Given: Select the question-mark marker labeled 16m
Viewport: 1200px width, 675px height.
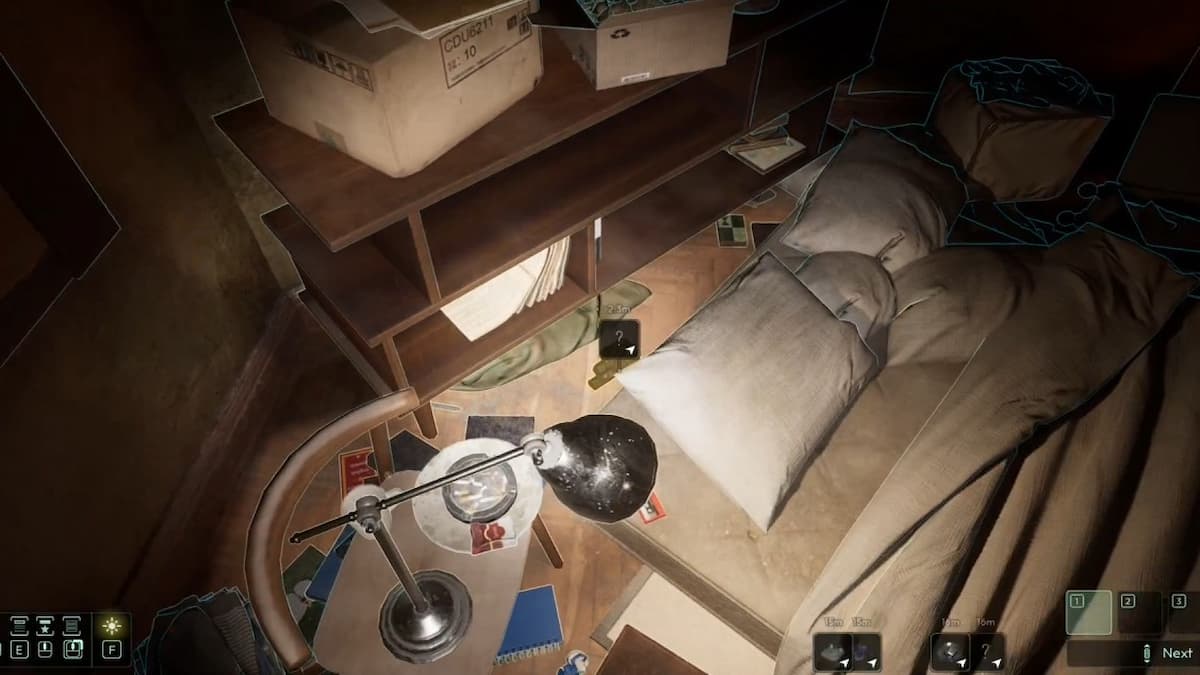Looking at the screenshot, I should [986, 651].
